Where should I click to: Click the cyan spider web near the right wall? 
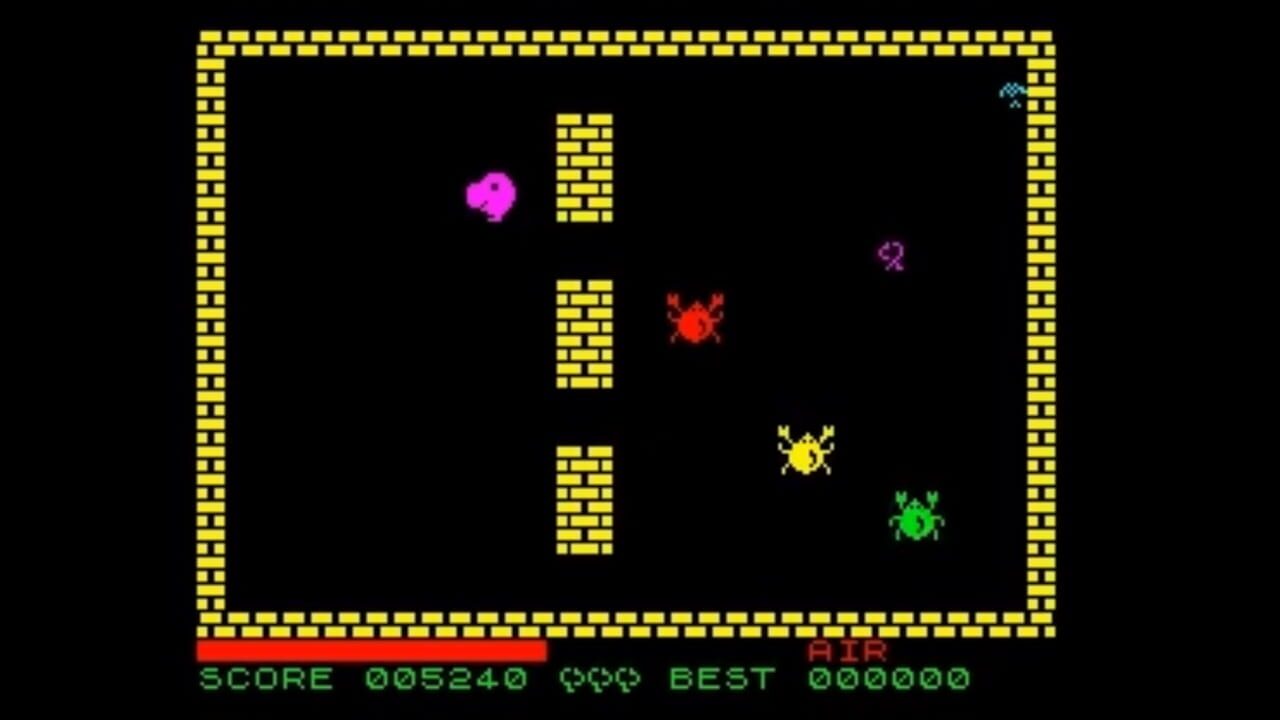(1012, 90)
